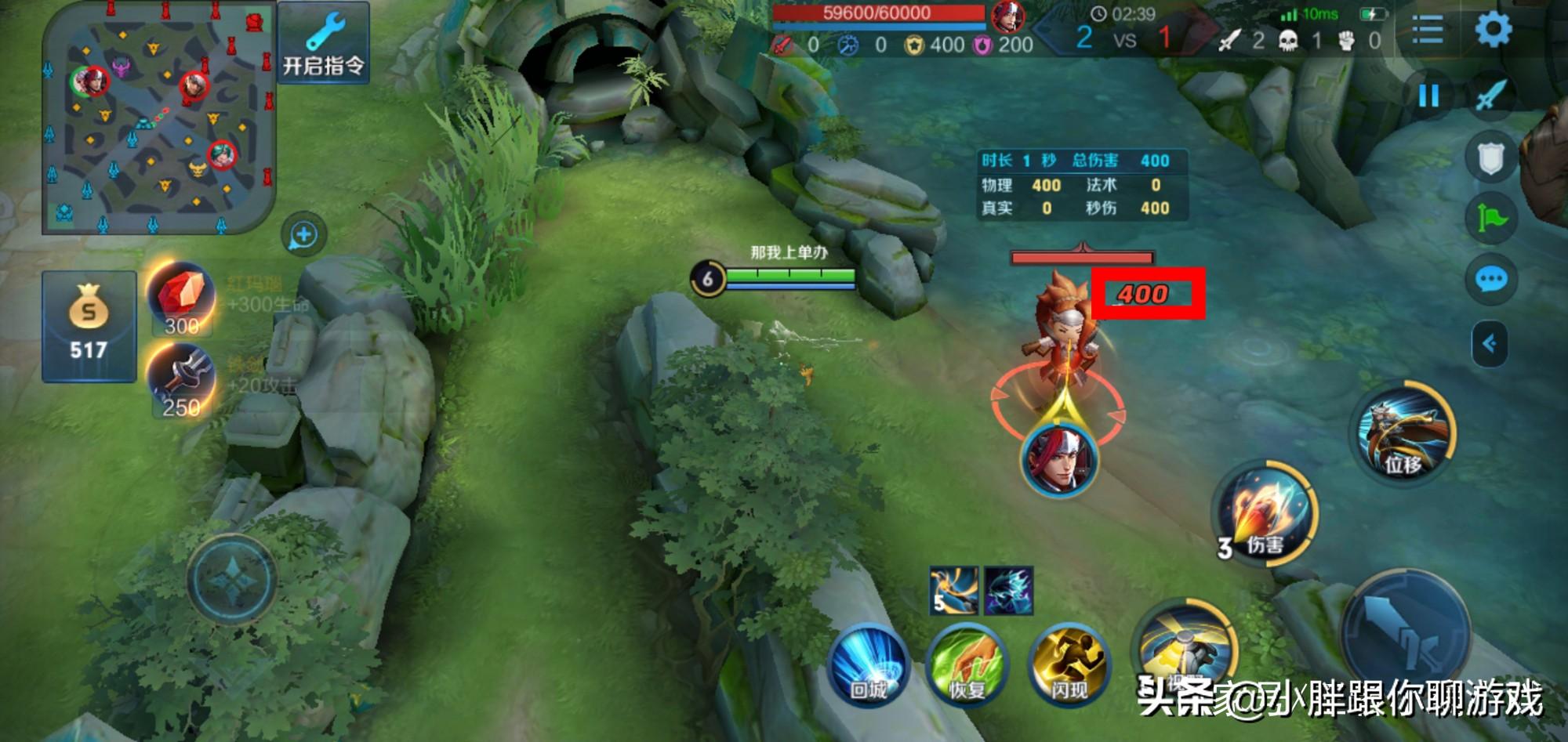Cast the 闪现 flash spell
Viewport: 1568px width, 742px height.
[1069, 664]
